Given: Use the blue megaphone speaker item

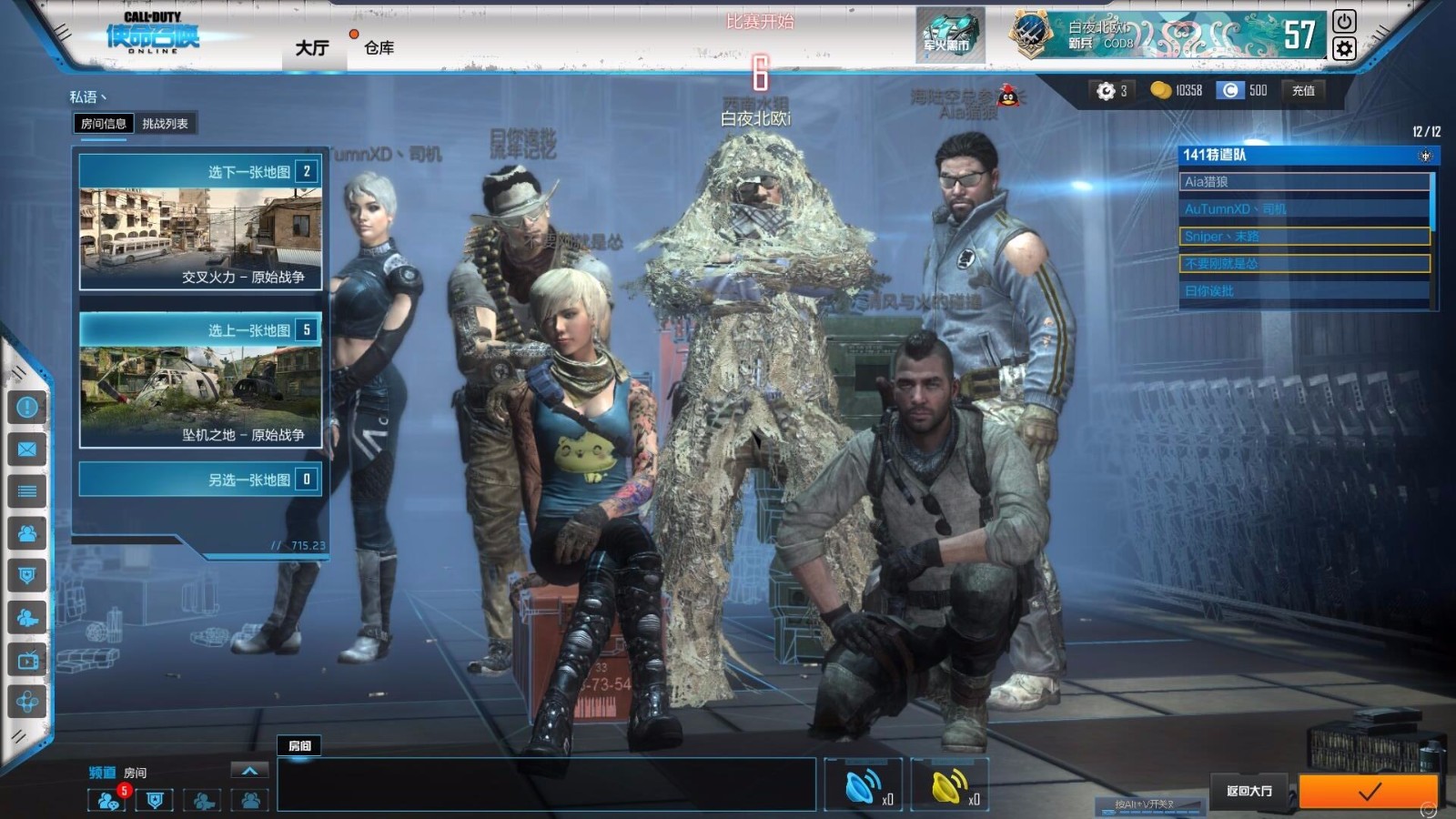Looking at the screenshot, I should pos(862,785).
